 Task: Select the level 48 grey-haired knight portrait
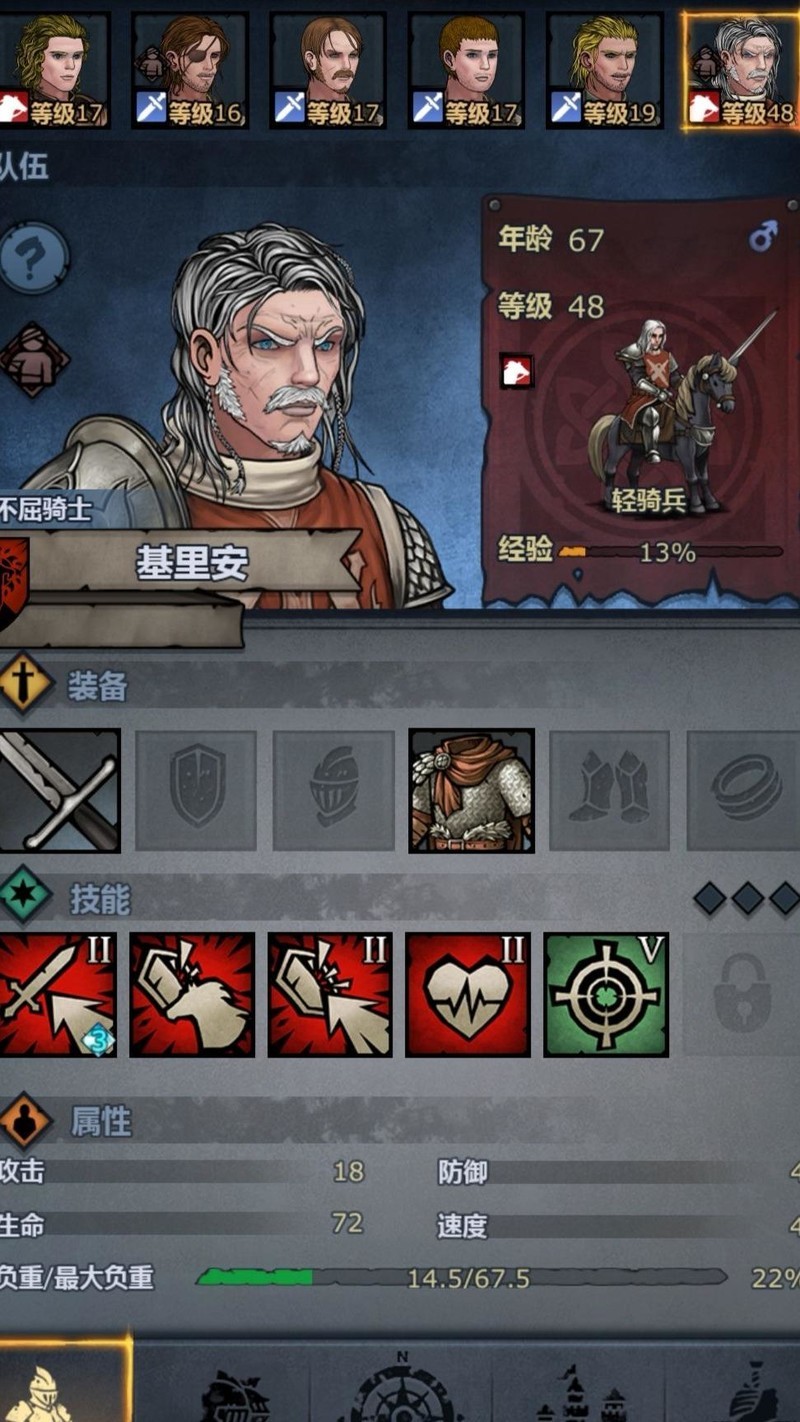pyautogui.click(x=742, y=70)
